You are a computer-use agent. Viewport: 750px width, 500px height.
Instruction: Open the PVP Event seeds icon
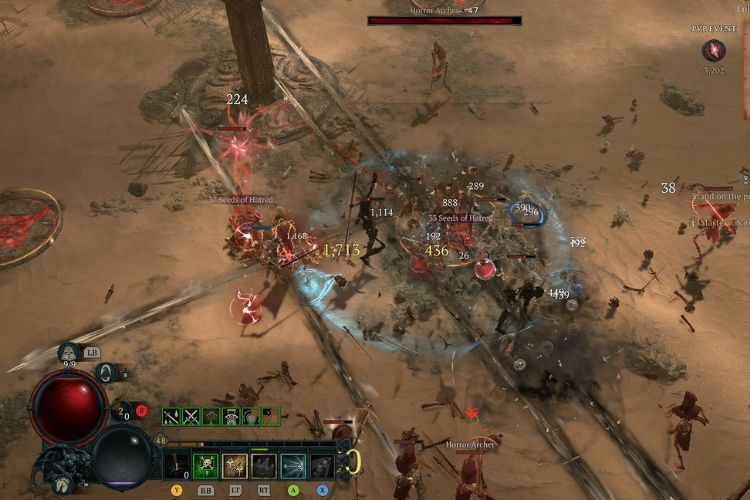(714, 50)
